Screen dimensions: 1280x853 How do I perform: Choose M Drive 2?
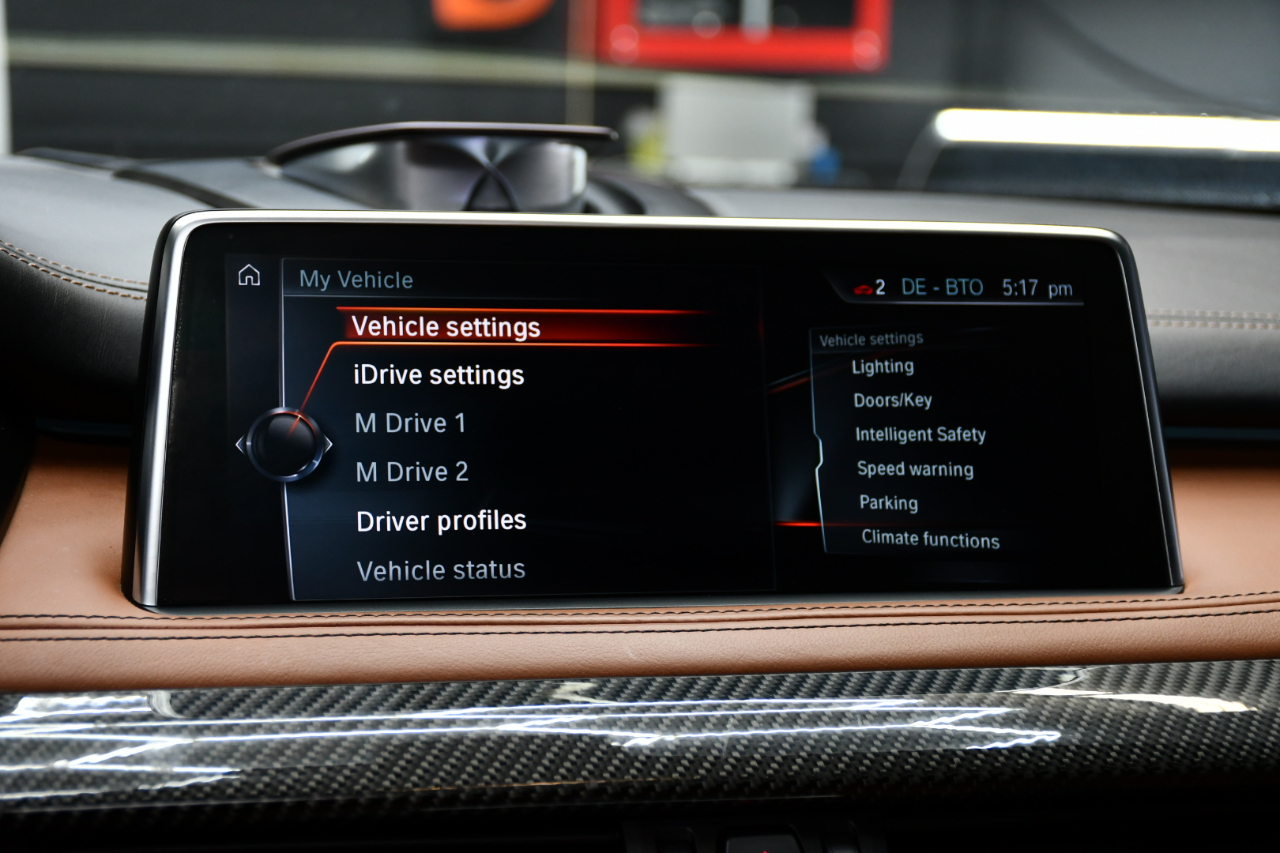[x=412, y=472]
